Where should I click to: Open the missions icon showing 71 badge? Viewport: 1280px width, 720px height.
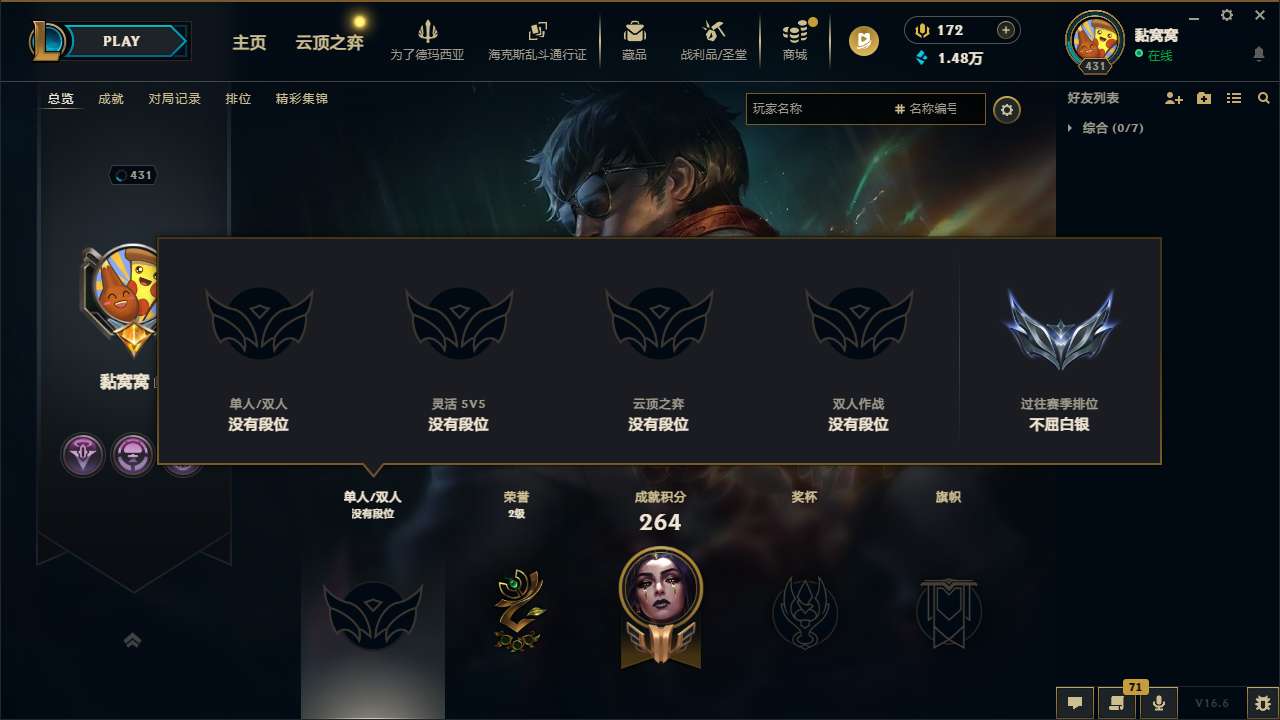[1117, 703]
